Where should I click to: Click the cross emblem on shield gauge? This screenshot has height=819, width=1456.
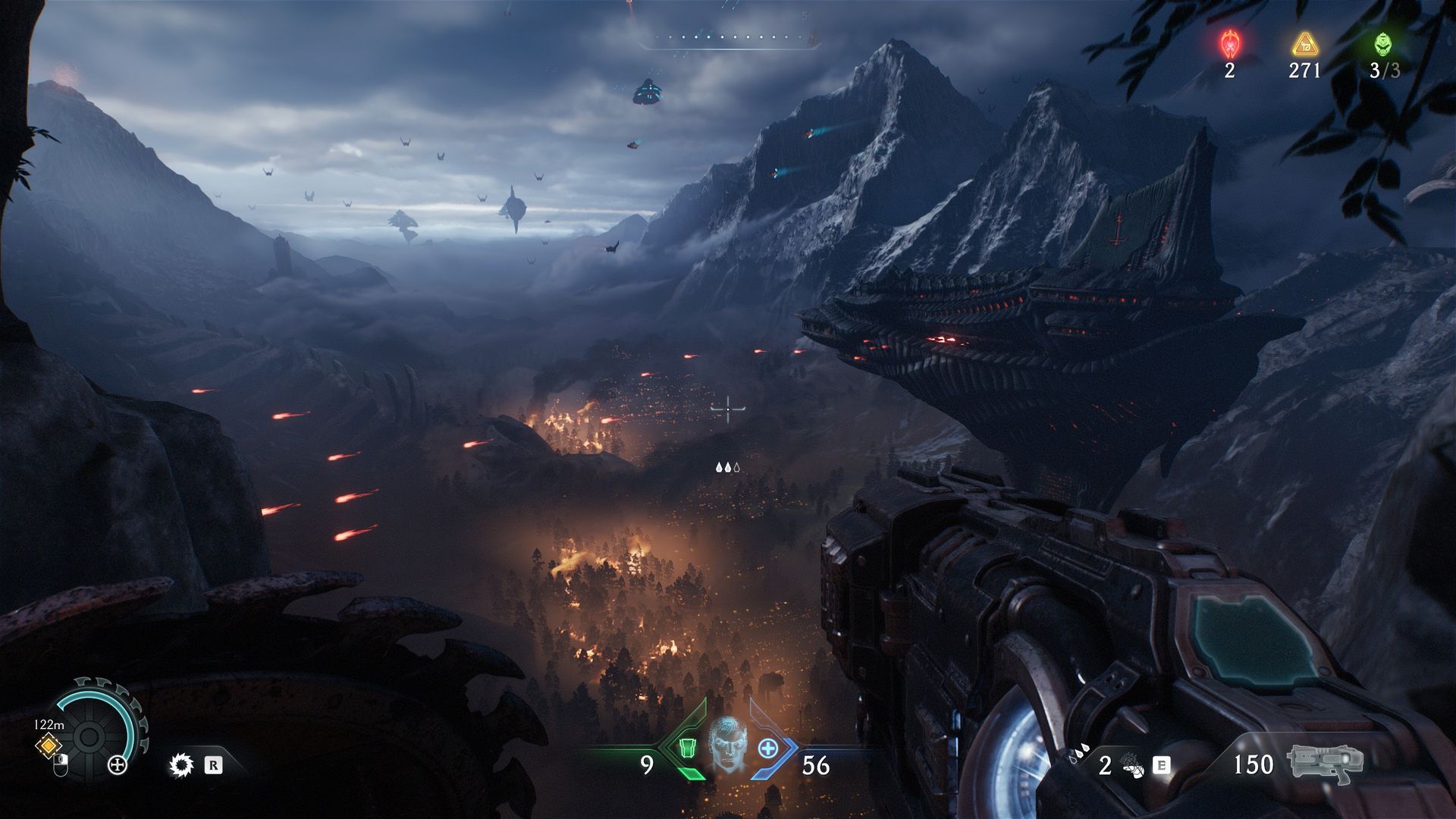(118, 765)
